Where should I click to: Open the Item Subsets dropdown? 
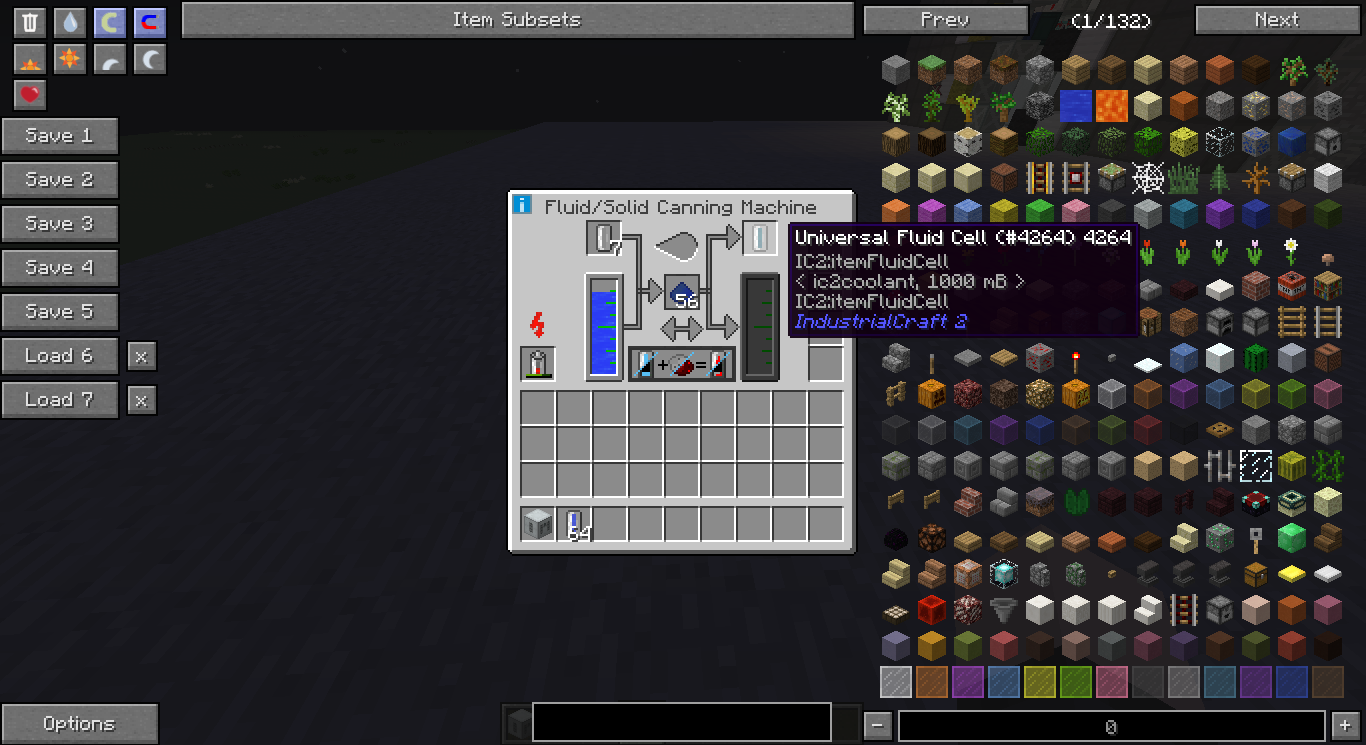(x=517, y=20)
